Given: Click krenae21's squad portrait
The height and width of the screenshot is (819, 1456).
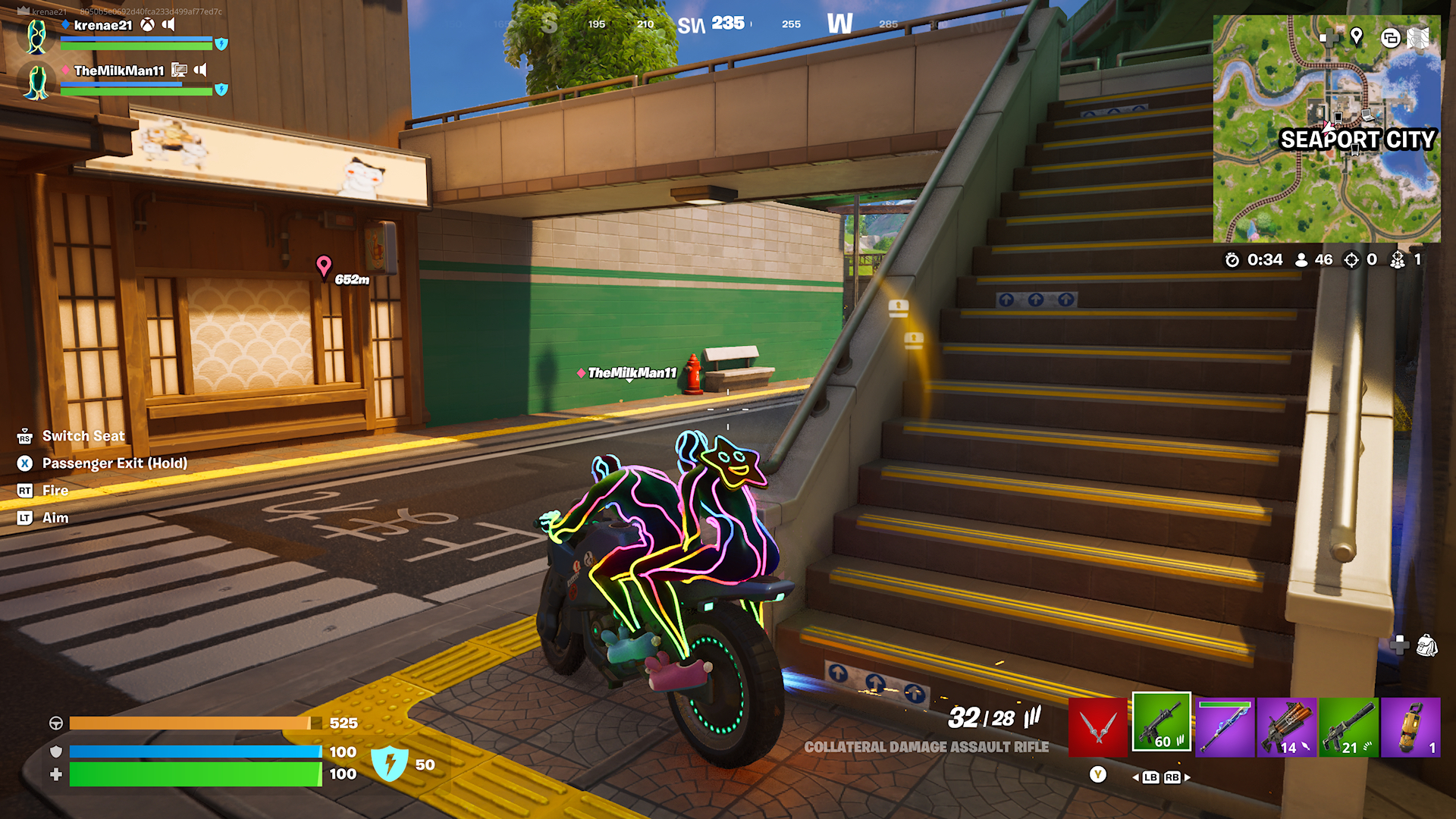Looking at the screenshot, I should (36, 36).
